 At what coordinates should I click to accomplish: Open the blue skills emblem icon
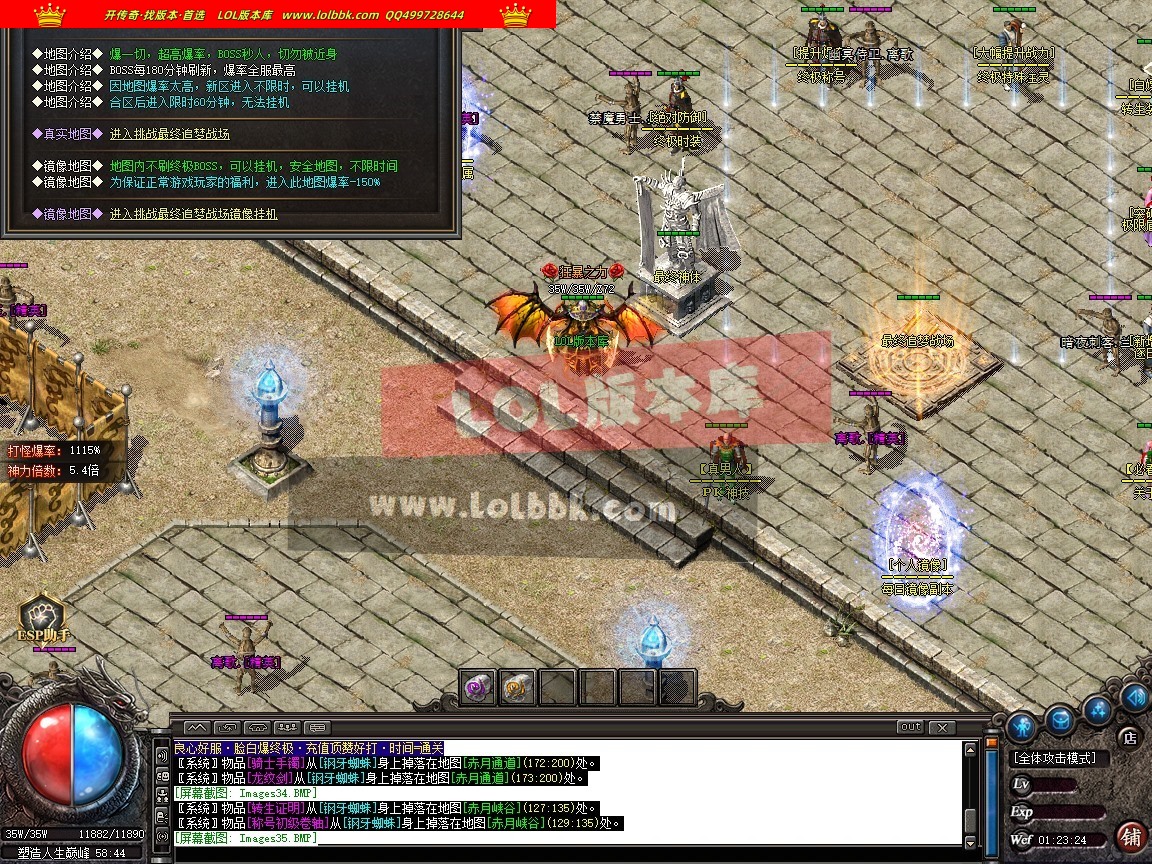pos(1098,710)
